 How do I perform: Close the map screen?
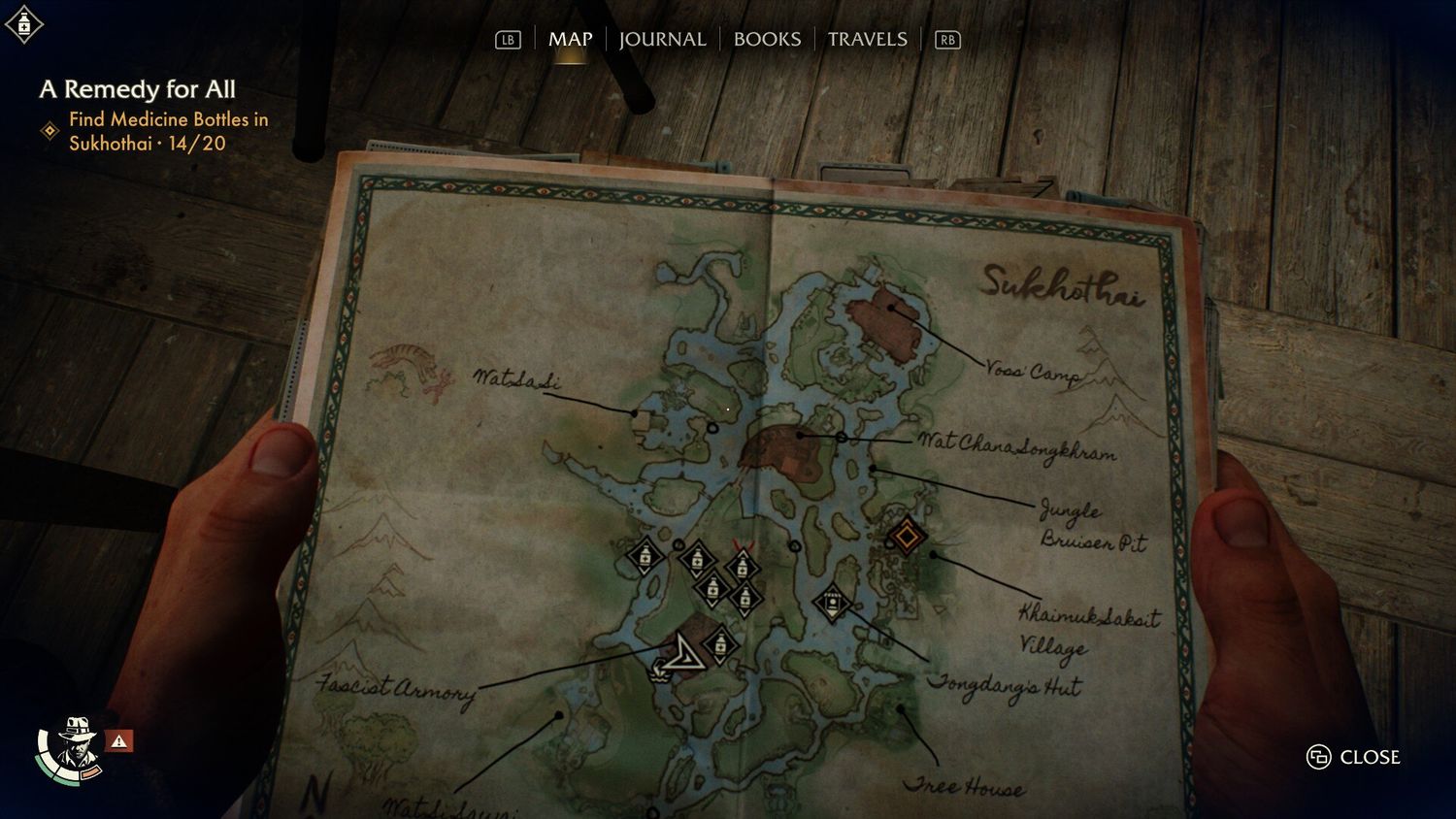coord(1354,757)
